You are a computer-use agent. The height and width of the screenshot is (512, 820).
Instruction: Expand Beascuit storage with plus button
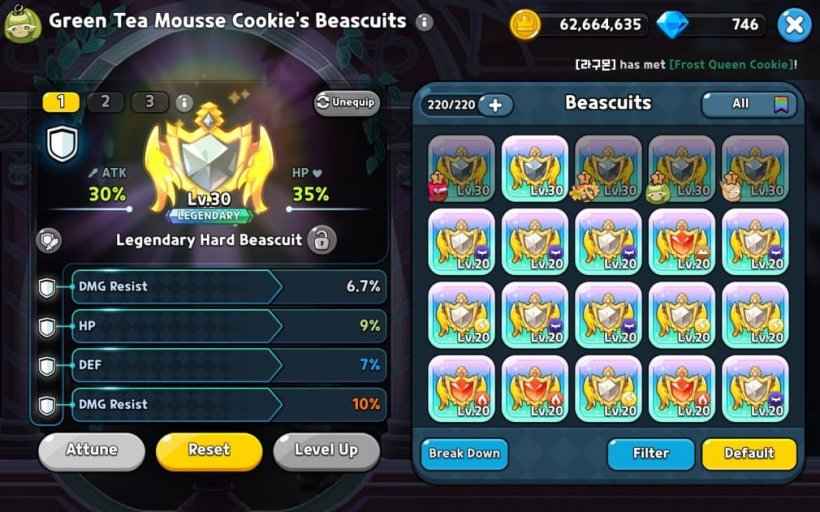(495, 104)
